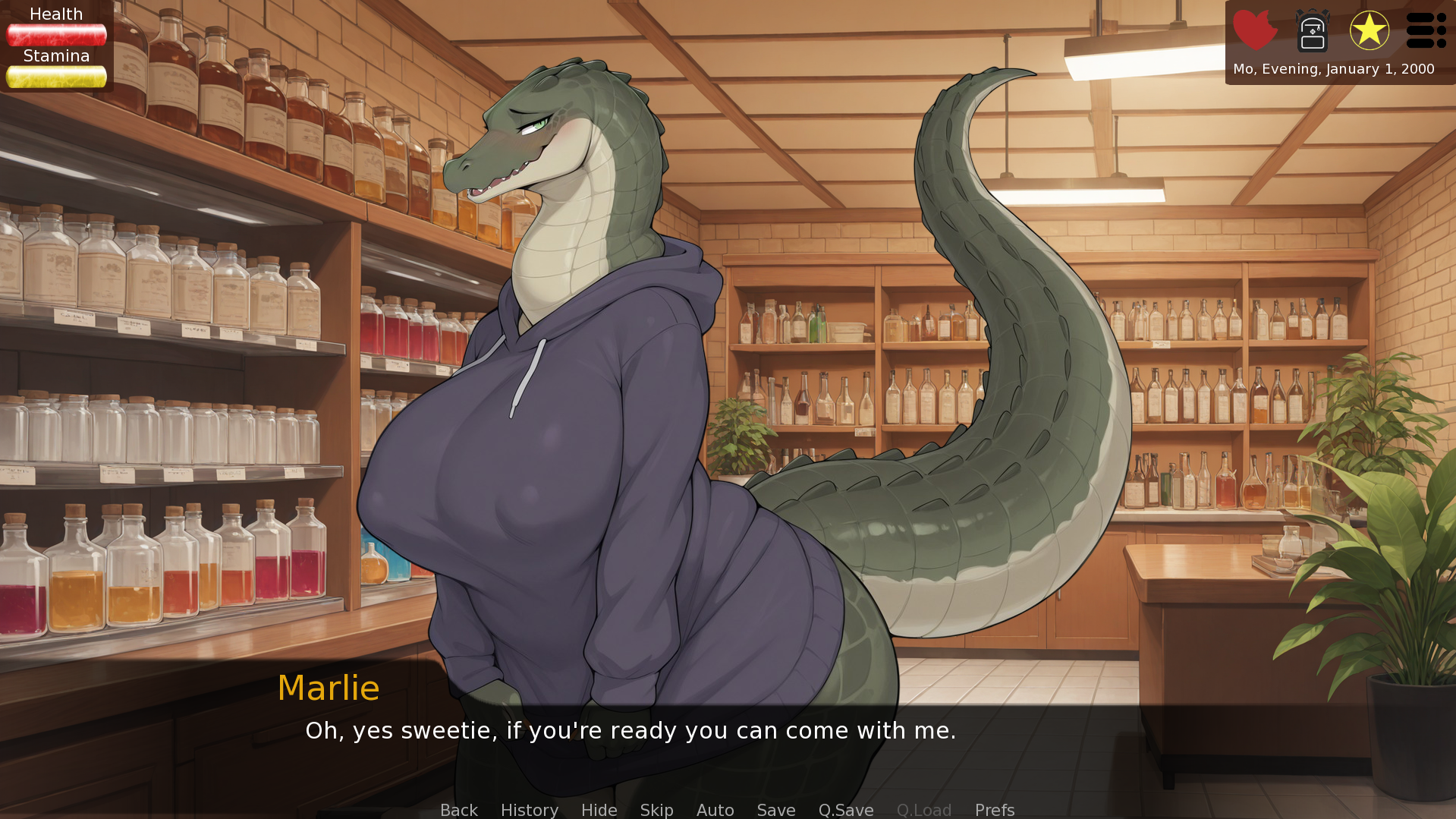The height and width of the screenshot is (819, 1456).
Task: Go Back to the previous line
Action: 458,809
